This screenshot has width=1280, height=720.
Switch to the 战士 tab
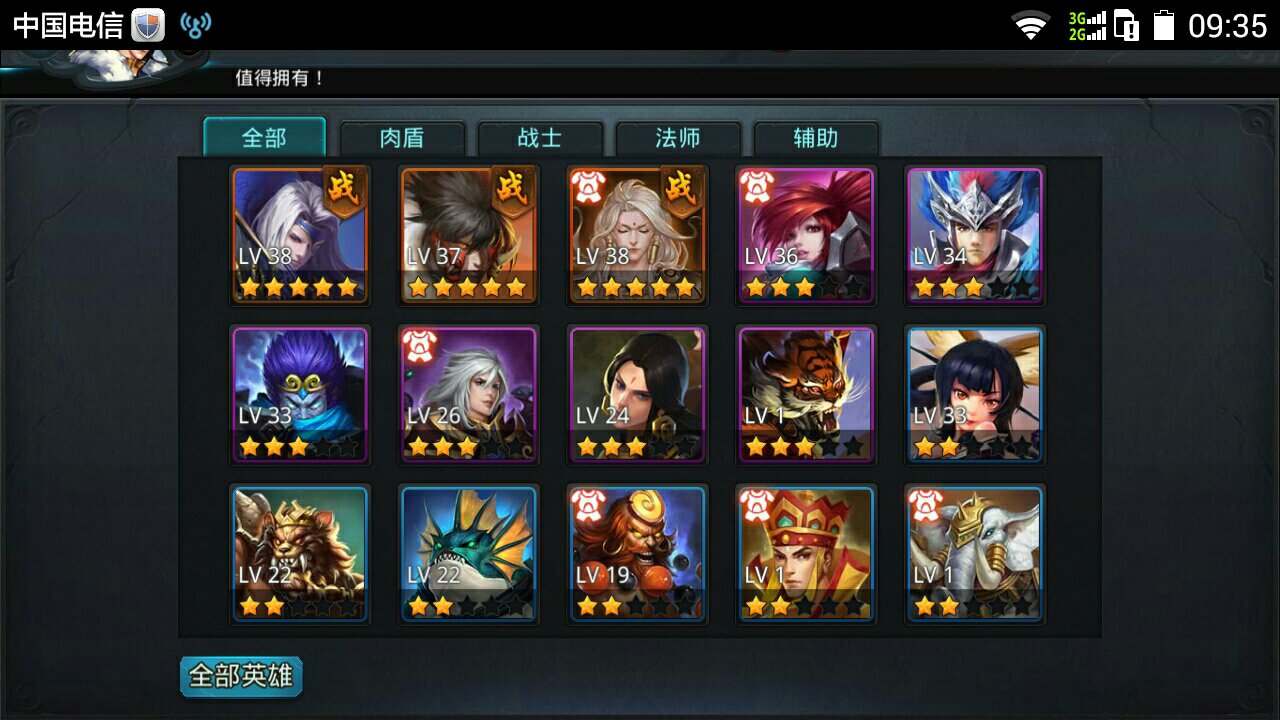[541, 139]
